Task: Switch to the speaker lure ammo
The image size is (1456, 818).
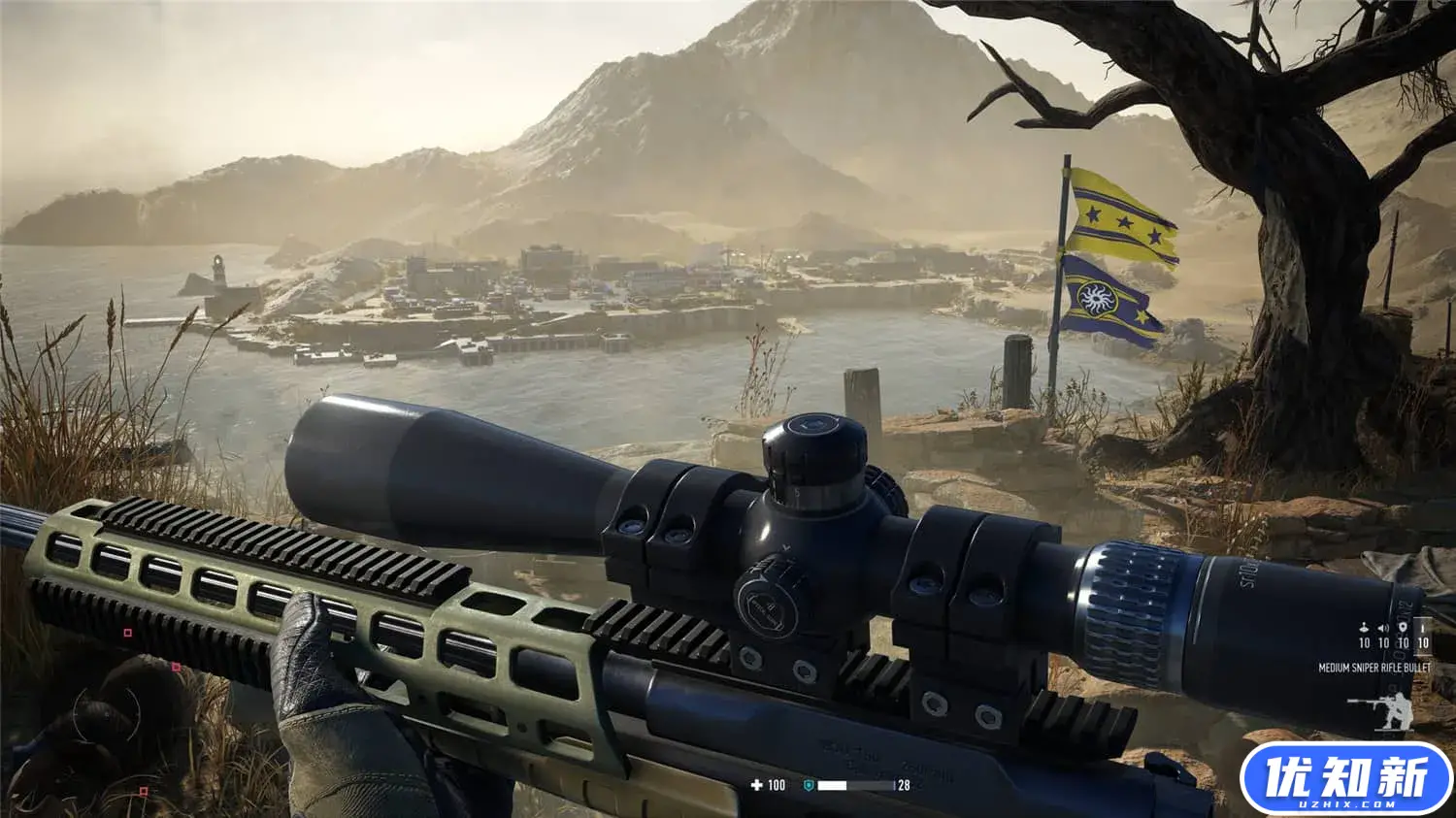Action: (1383, 628)
